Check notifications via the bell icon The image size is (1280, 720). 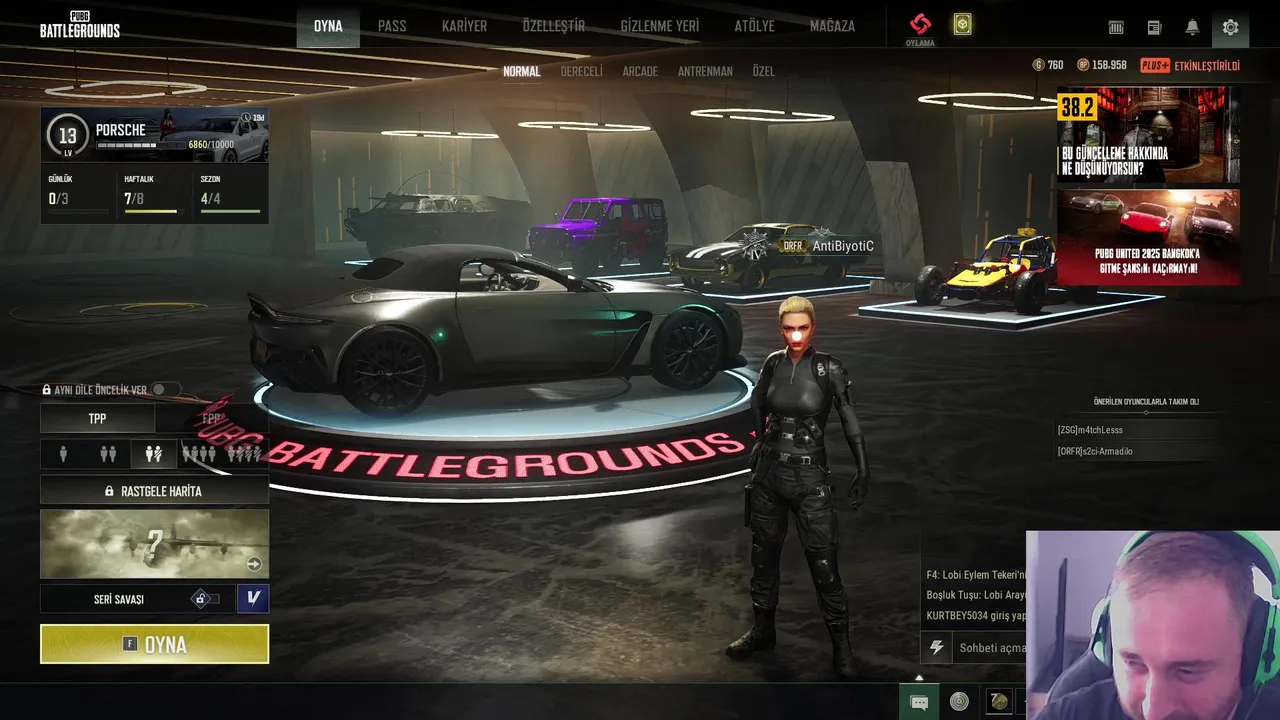(x=1192, y=27)
